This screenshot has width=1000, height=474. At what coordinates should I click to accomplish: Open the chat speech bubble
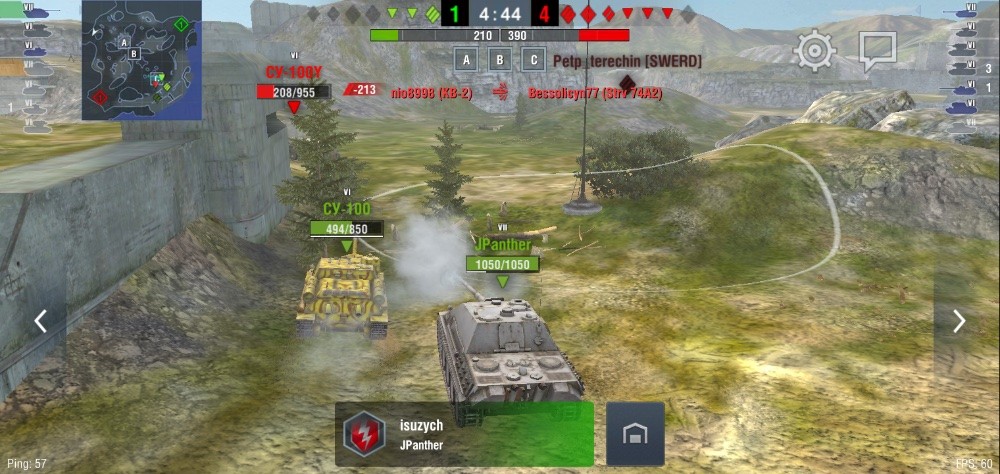coord(877,50)
